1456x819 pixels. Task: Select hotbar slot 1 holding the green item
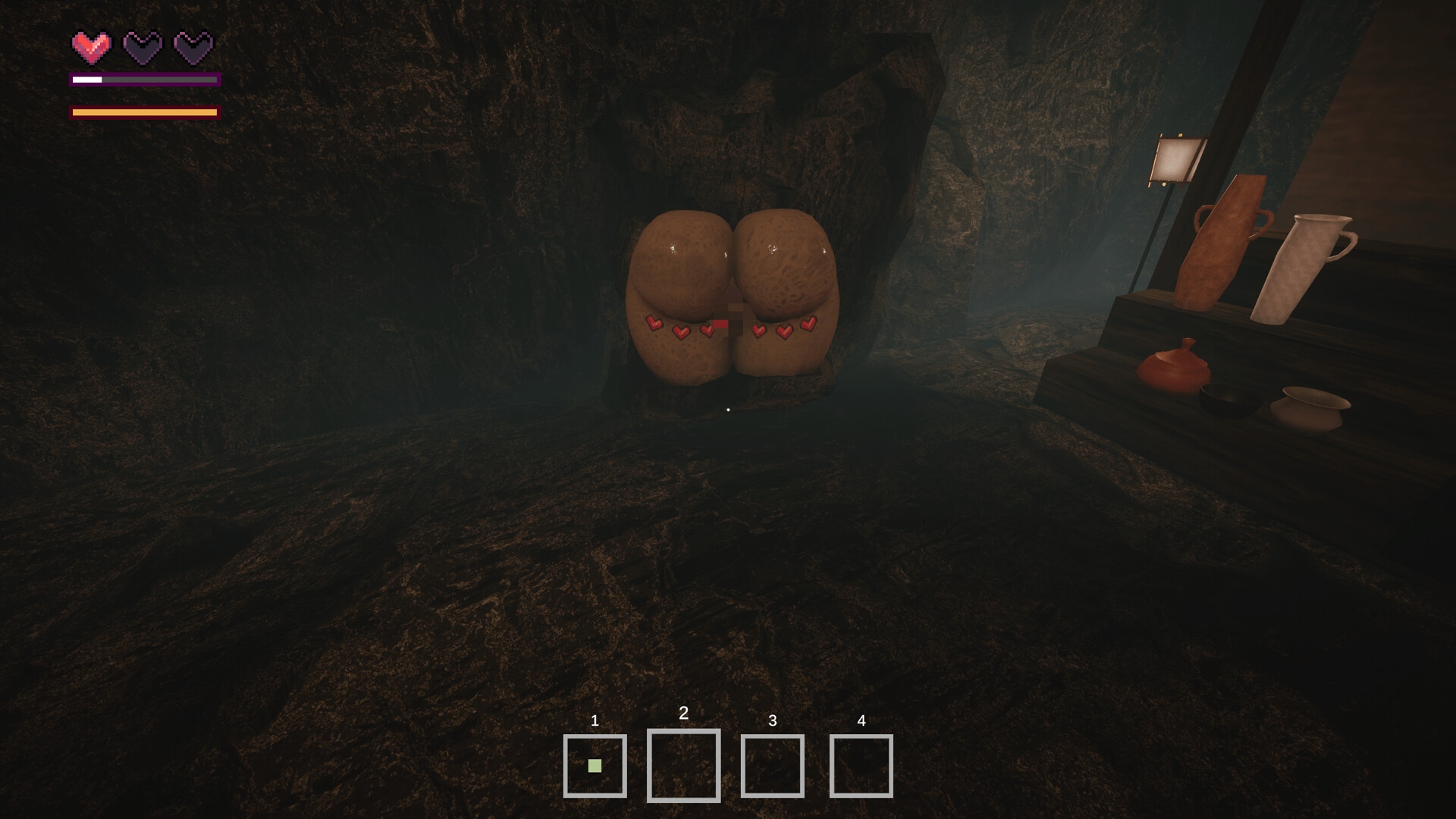pyautogui.click(x=595, y=766)
